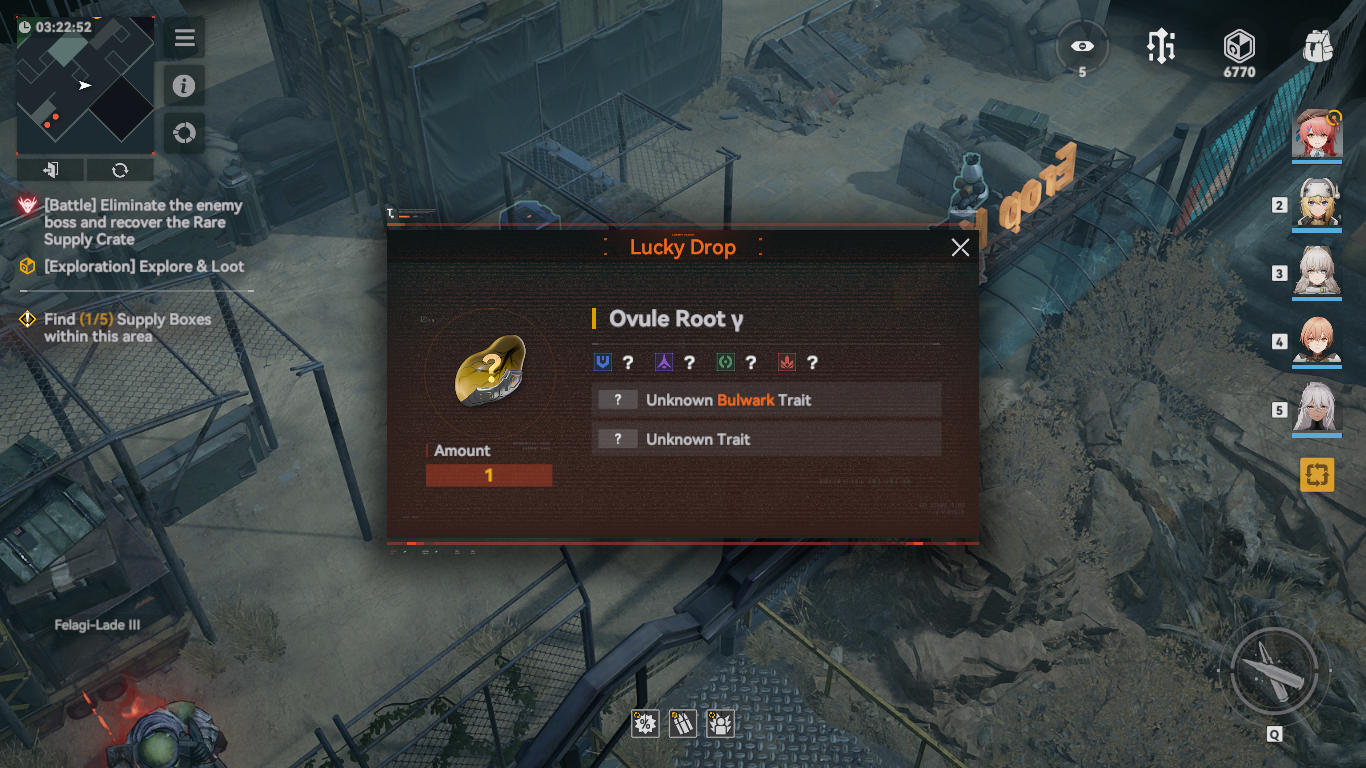Activate the orange target frame button
Viewport: 1366px width, 768px height.
pos(1317,474)
